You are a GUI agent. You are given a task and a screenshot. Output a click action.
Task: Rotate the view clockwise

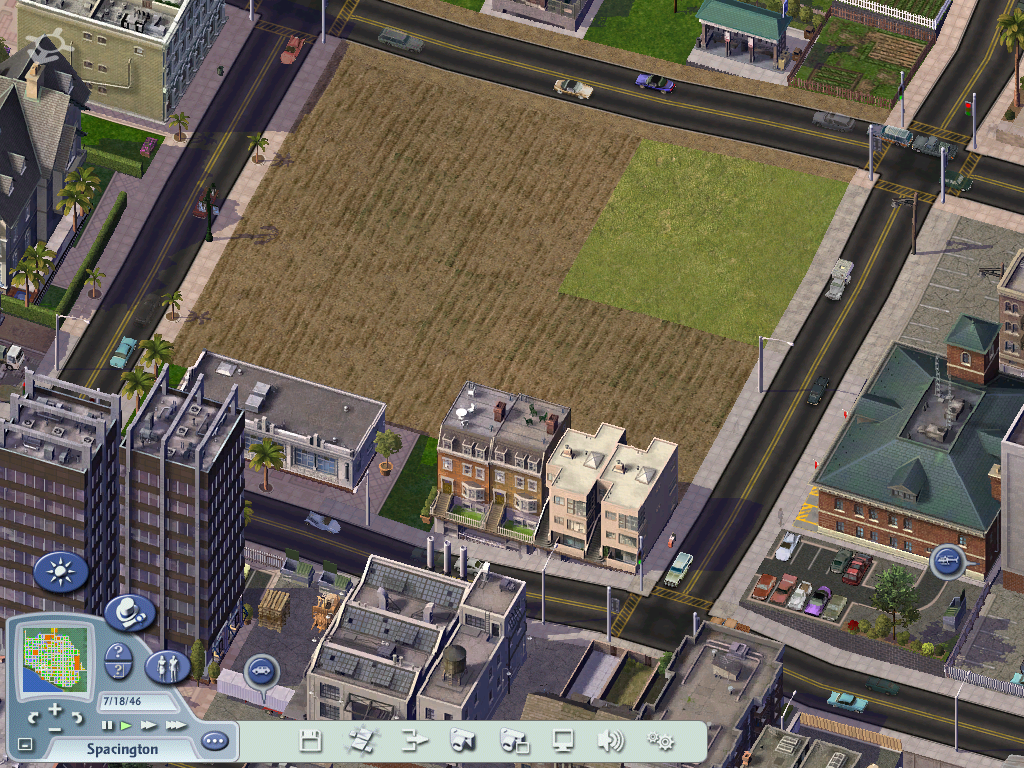click(x=77, y=717)
